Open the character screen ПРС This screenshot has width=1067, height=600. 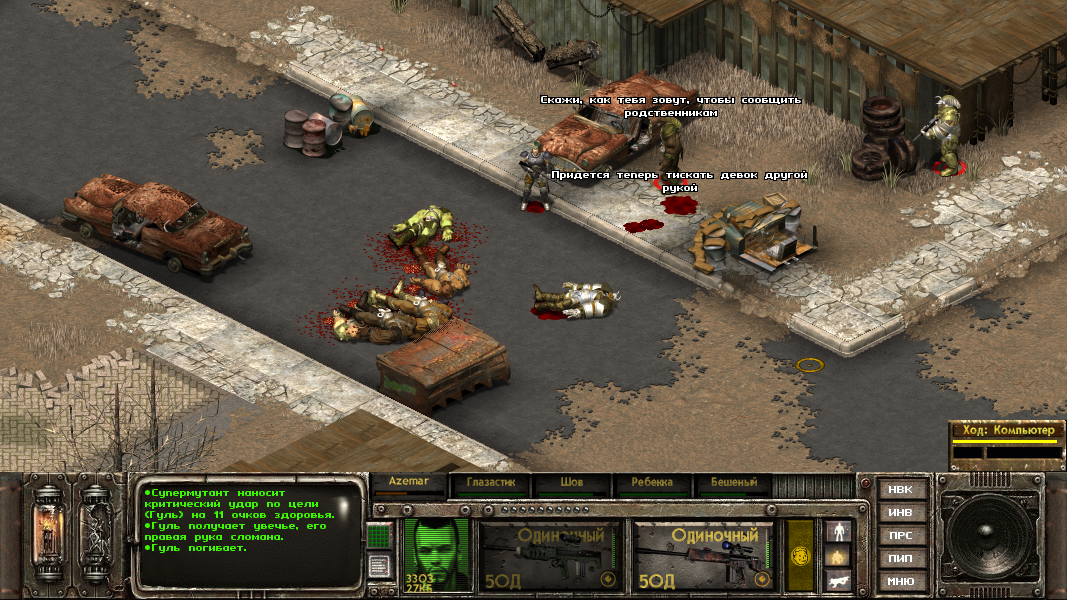(x=900, y=536)
